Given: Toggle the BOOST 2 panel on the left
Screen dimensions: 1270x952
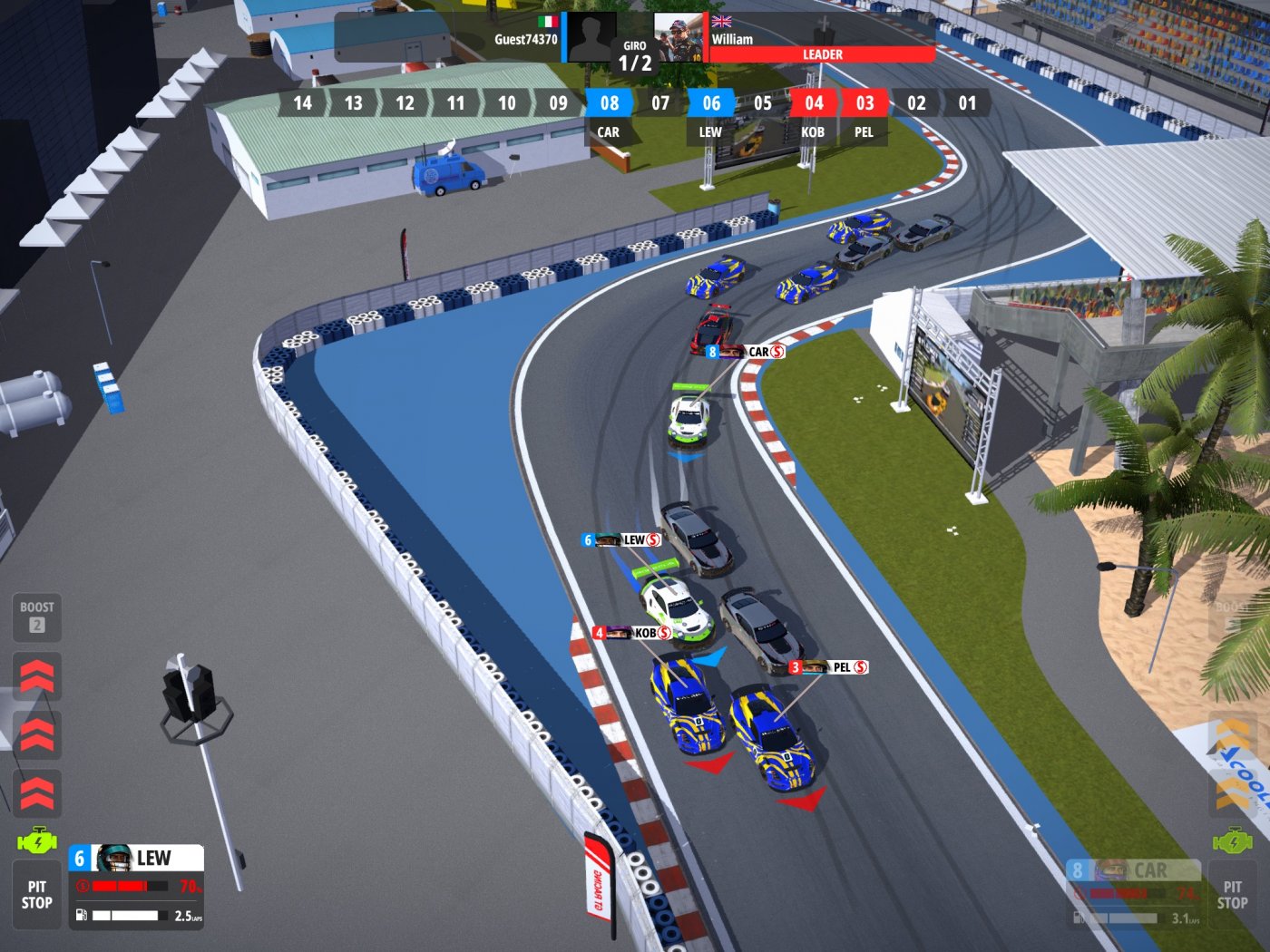Looking at the screenshot, I should coord(36,618).
